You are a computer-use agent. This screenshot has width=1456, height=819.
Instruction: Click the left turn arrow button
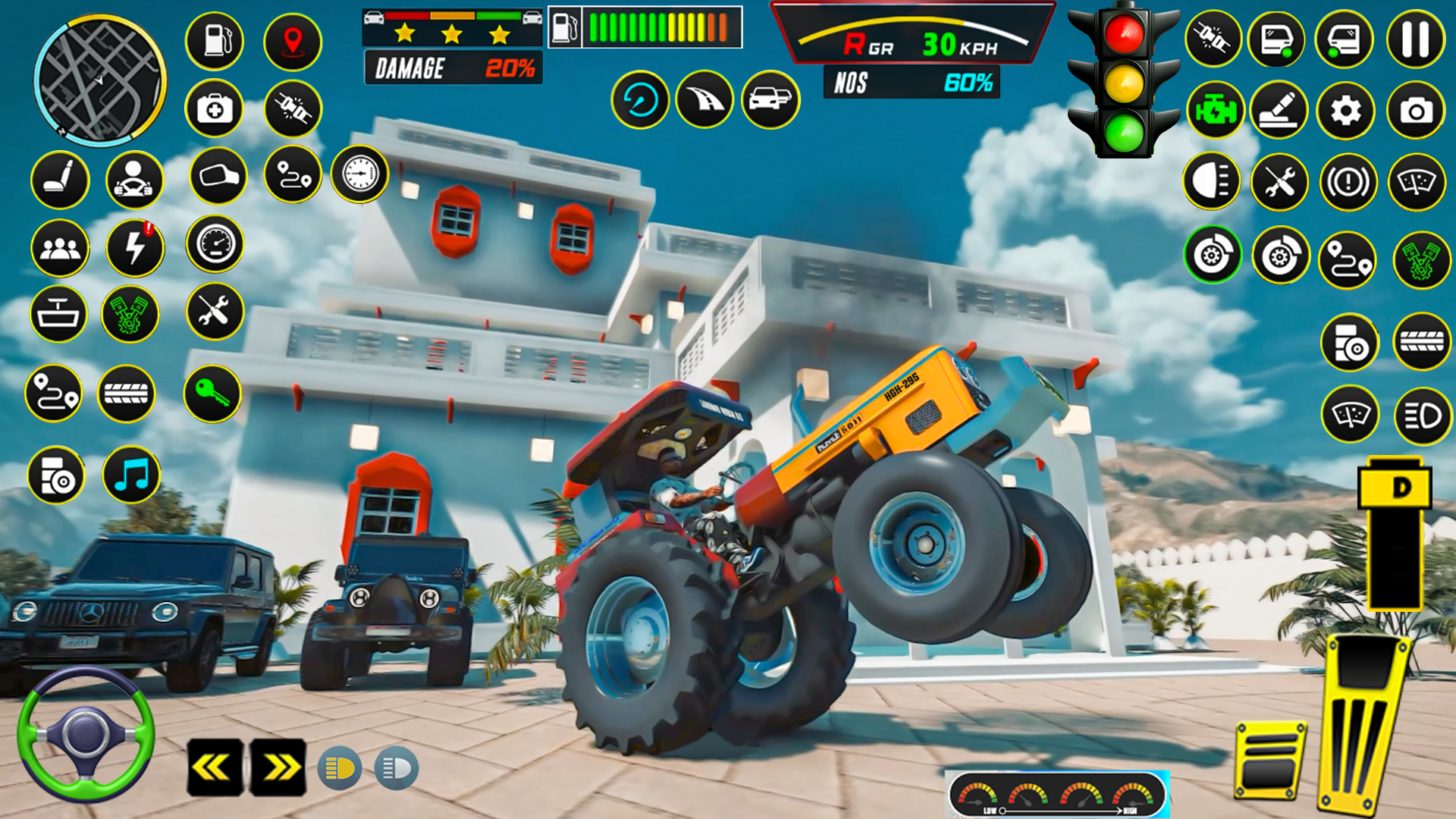click(215, 767)
